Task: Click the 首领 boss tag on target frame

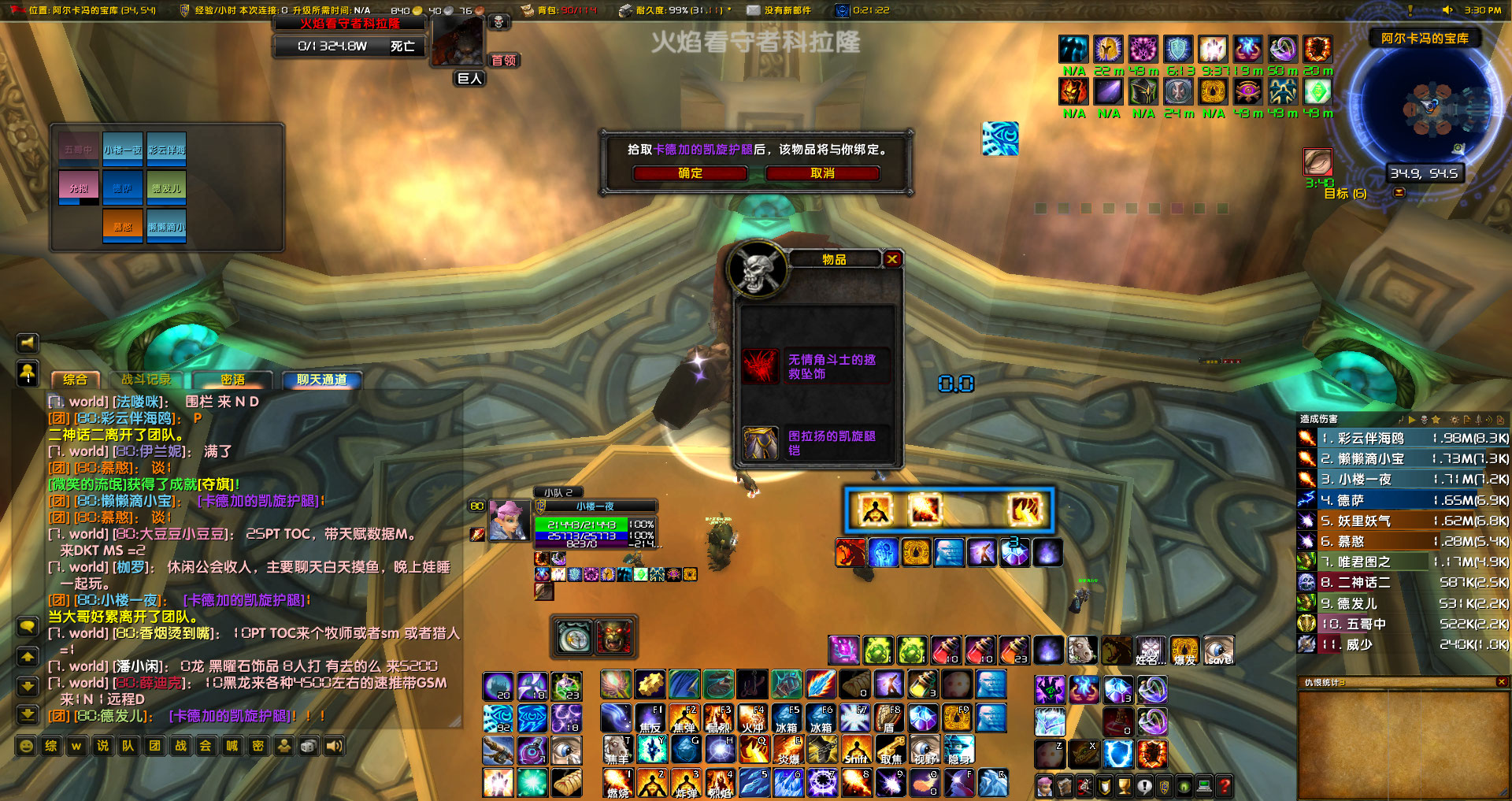Action: click(x=504, y=61)
